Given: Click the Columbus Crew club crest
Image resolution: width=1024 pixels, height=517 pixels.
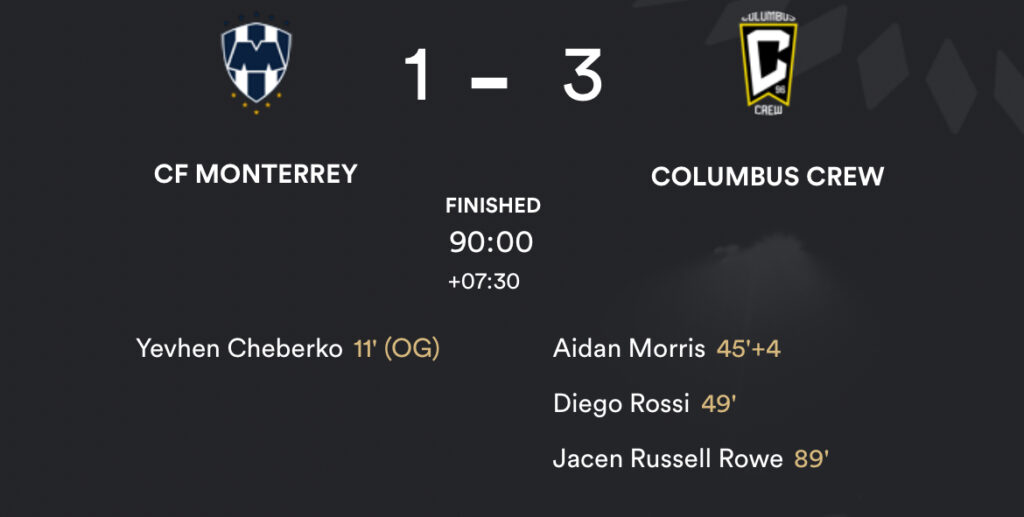Looking at the screenshot, I should pos(767,66).
